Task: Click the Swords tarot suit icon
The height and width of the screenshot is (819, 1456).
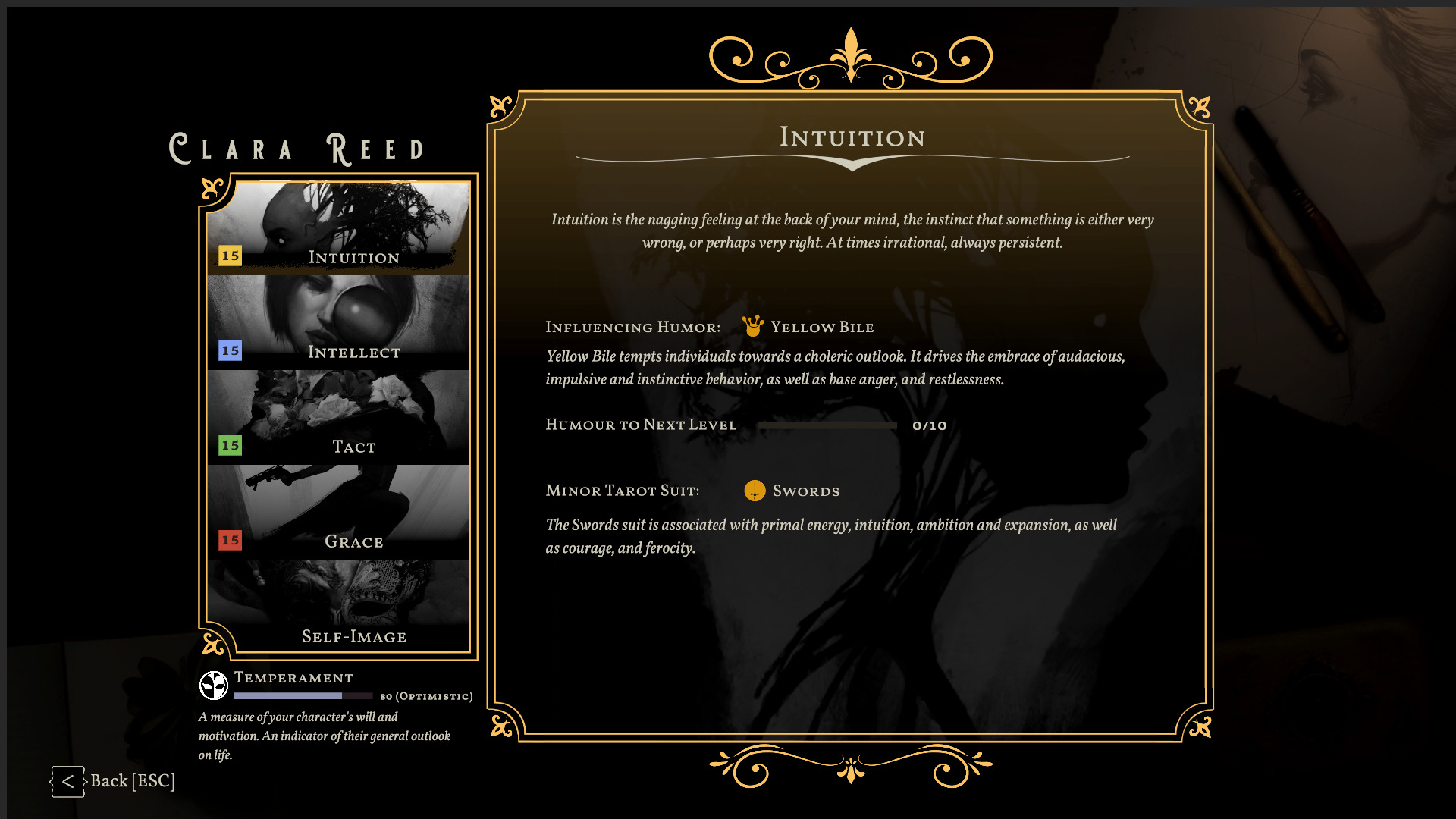Action: (754, 491)
